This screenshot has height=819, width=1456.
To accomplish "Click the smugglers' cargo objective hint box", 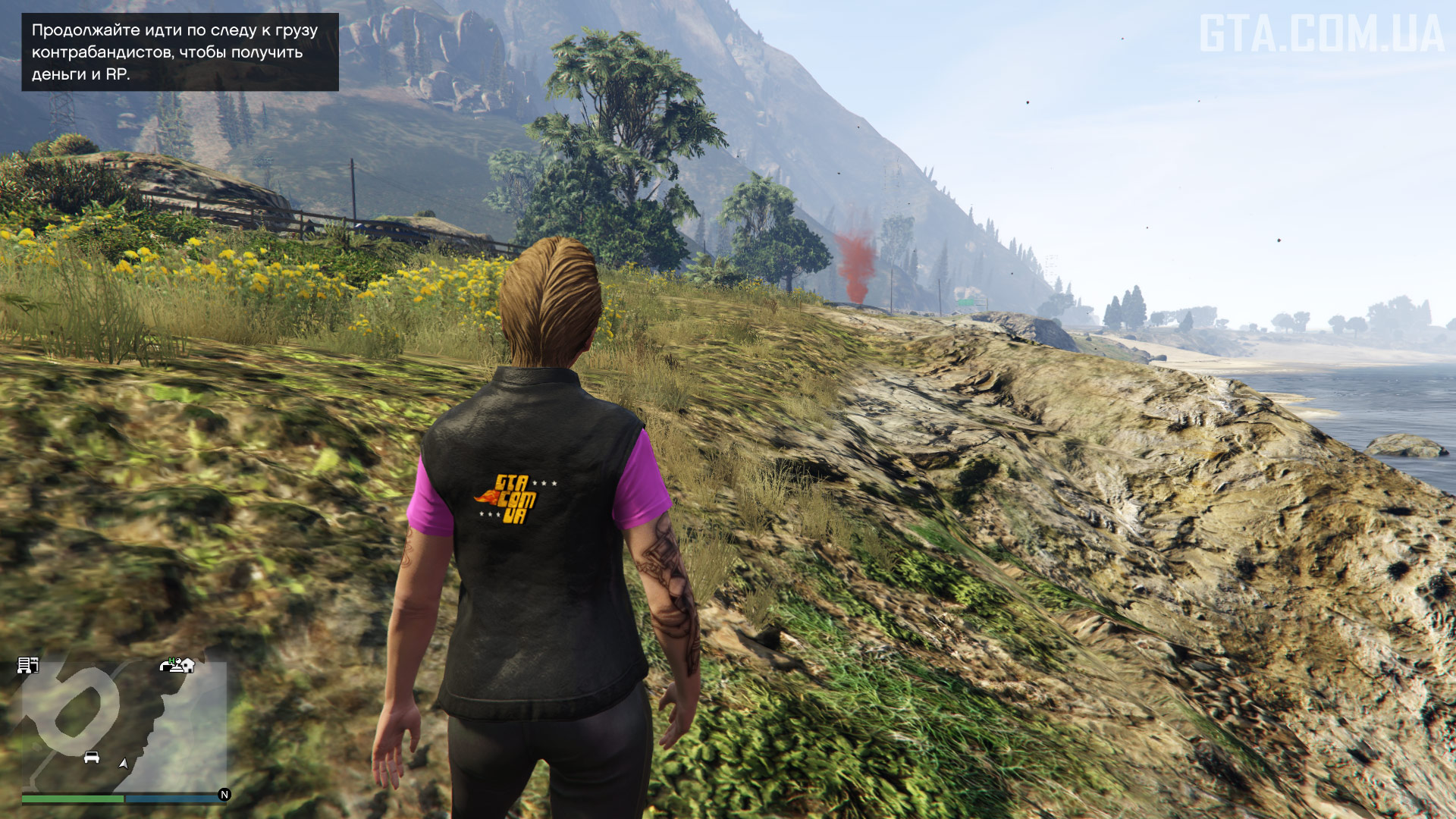I will click(180, 52).
